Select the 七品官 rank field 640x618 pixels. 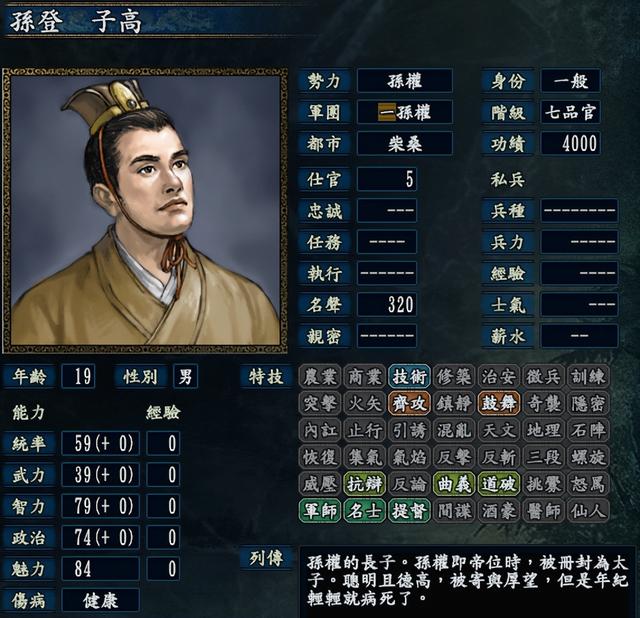571,111
